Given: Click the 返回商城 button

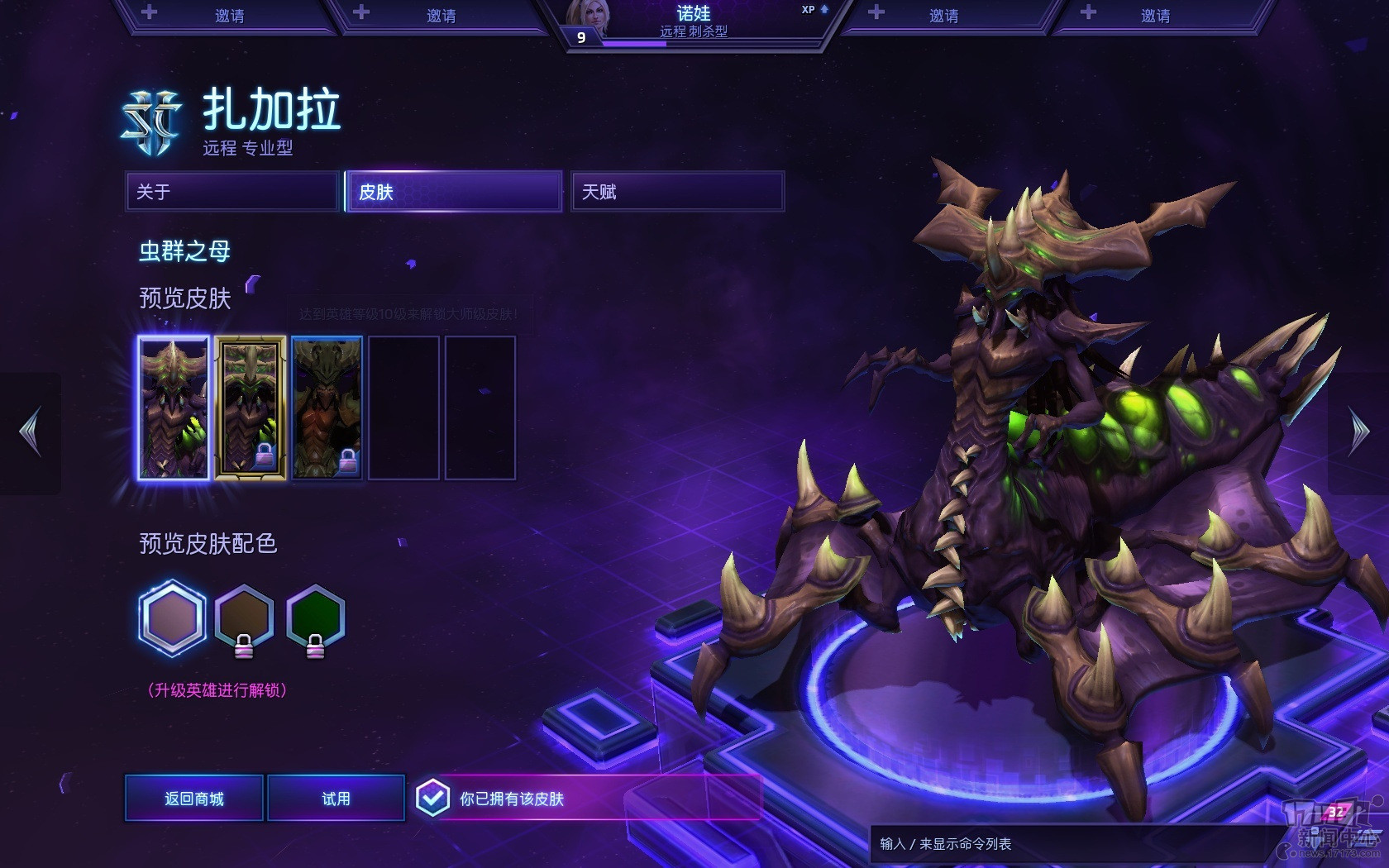Looking at the screenshot, I should pos(194,799).
